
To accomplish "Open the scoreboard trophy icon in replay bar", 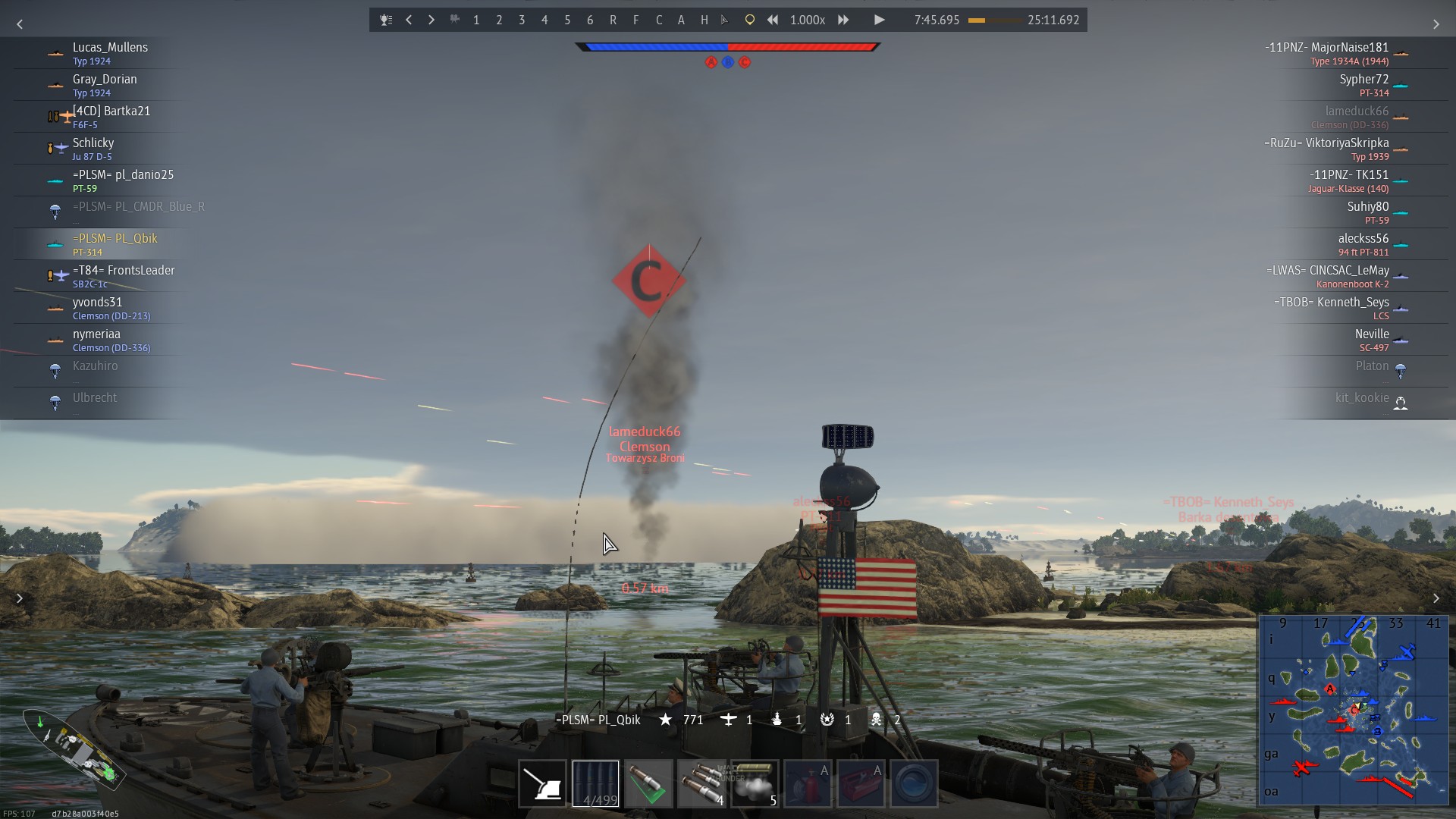I will point(386,20).
